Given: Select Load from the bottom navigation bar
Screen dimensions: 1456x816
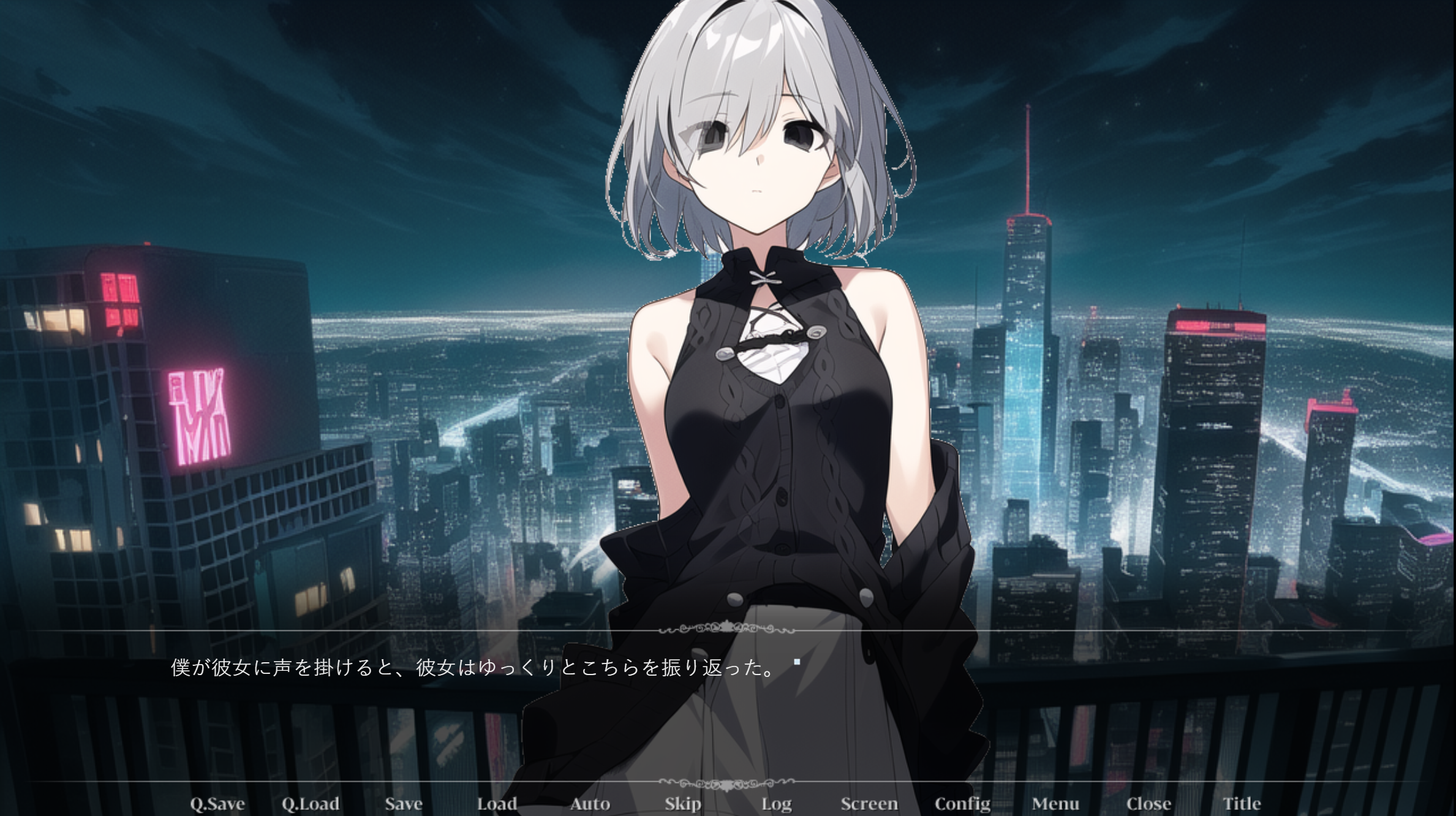Looking at the screenshot, I should [497, 803].
